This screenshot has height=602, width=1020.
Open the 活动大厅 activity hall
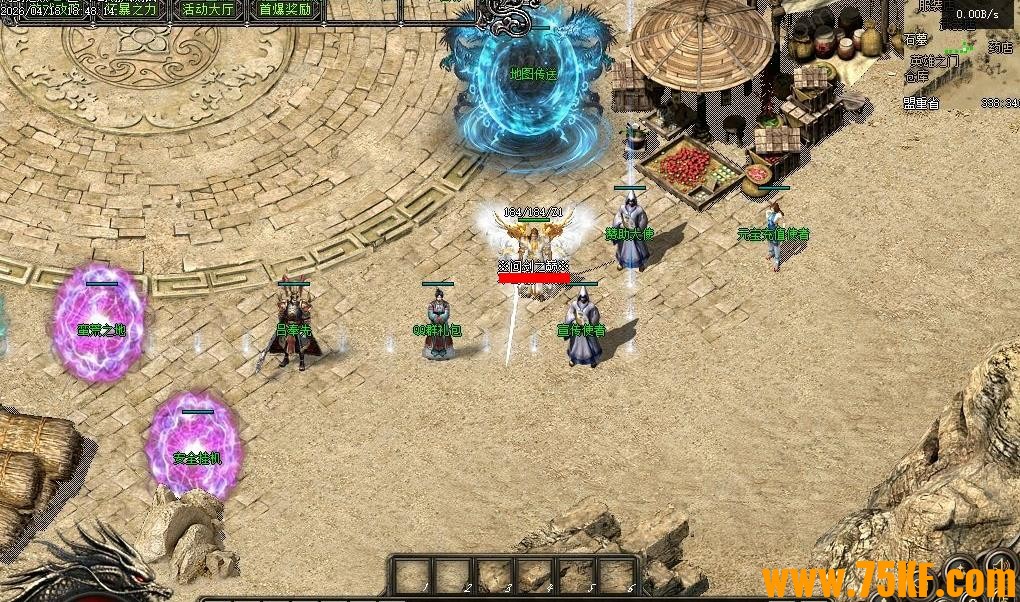208,10
